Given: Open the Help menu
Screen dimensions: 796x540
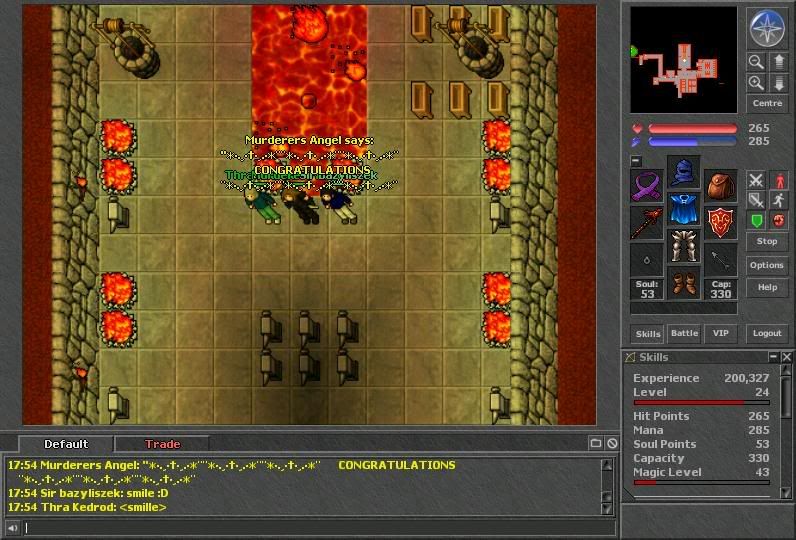Looking at the screenshot, I should (x=766, y=287).
